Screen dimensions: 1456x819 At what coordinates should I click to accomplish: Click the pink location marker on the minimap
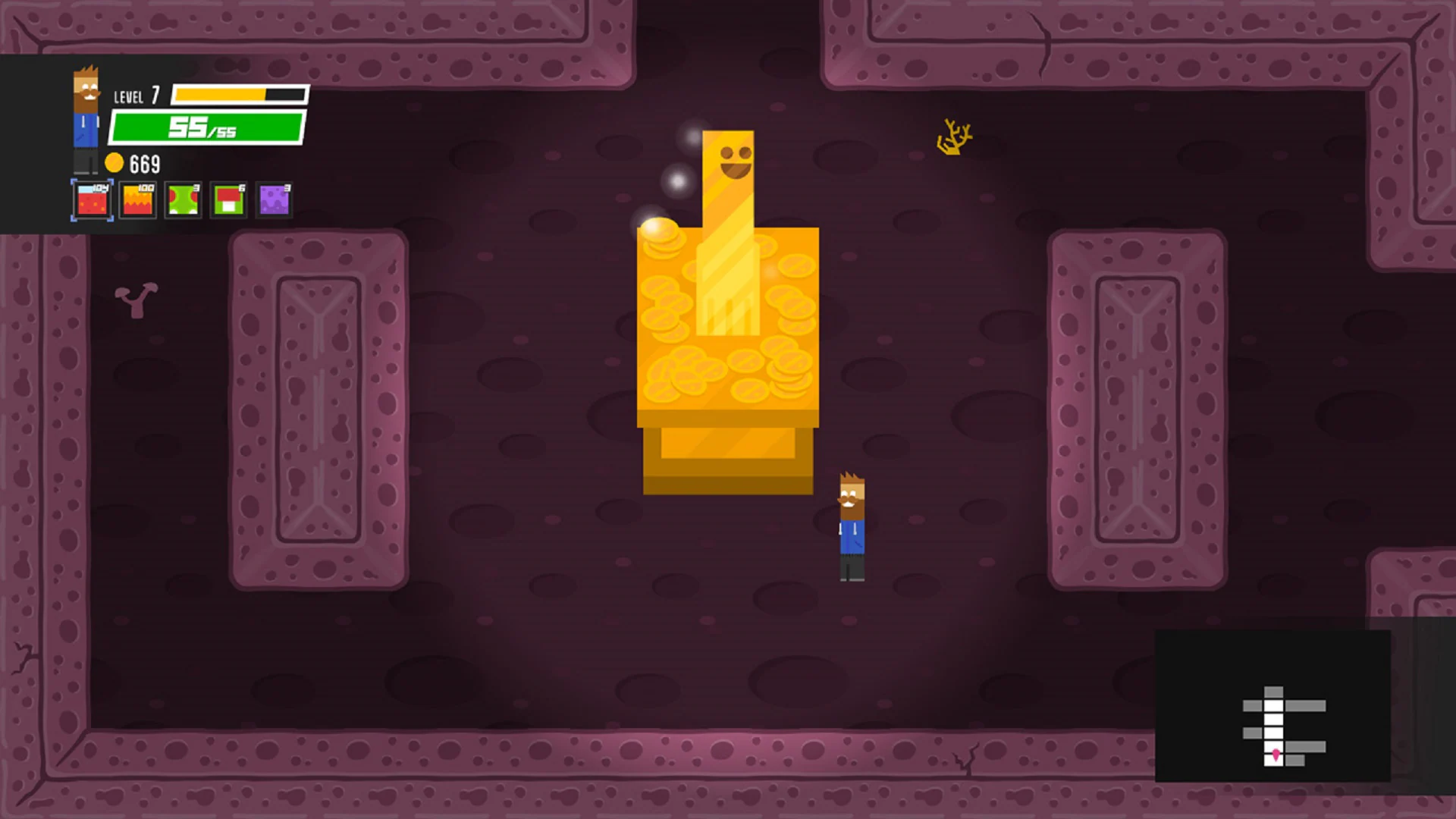point(1276,756)
